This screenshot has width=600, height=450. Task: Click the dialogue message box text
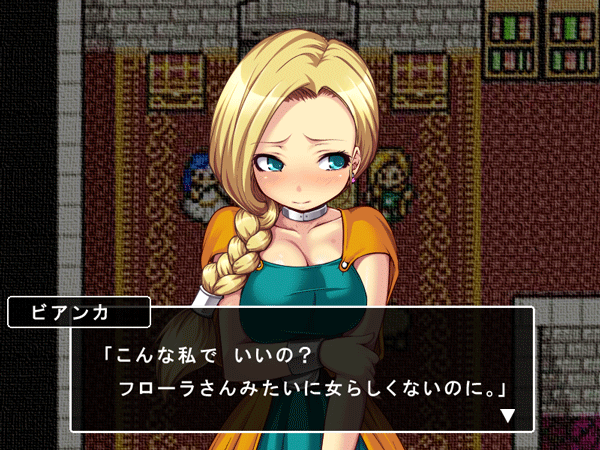tap(302, 370)
